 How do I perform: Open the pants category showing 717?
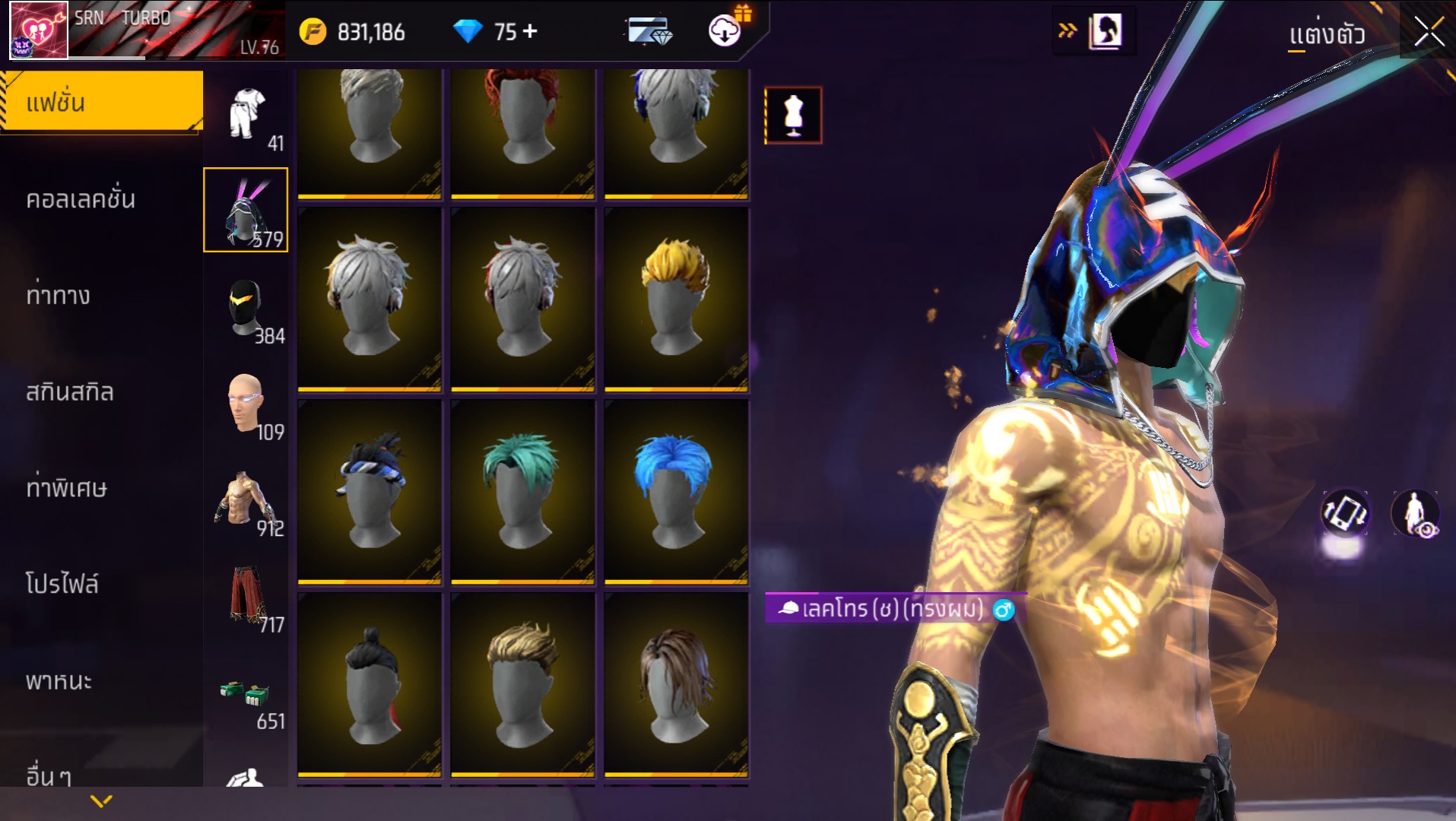(x=246, y=597)
